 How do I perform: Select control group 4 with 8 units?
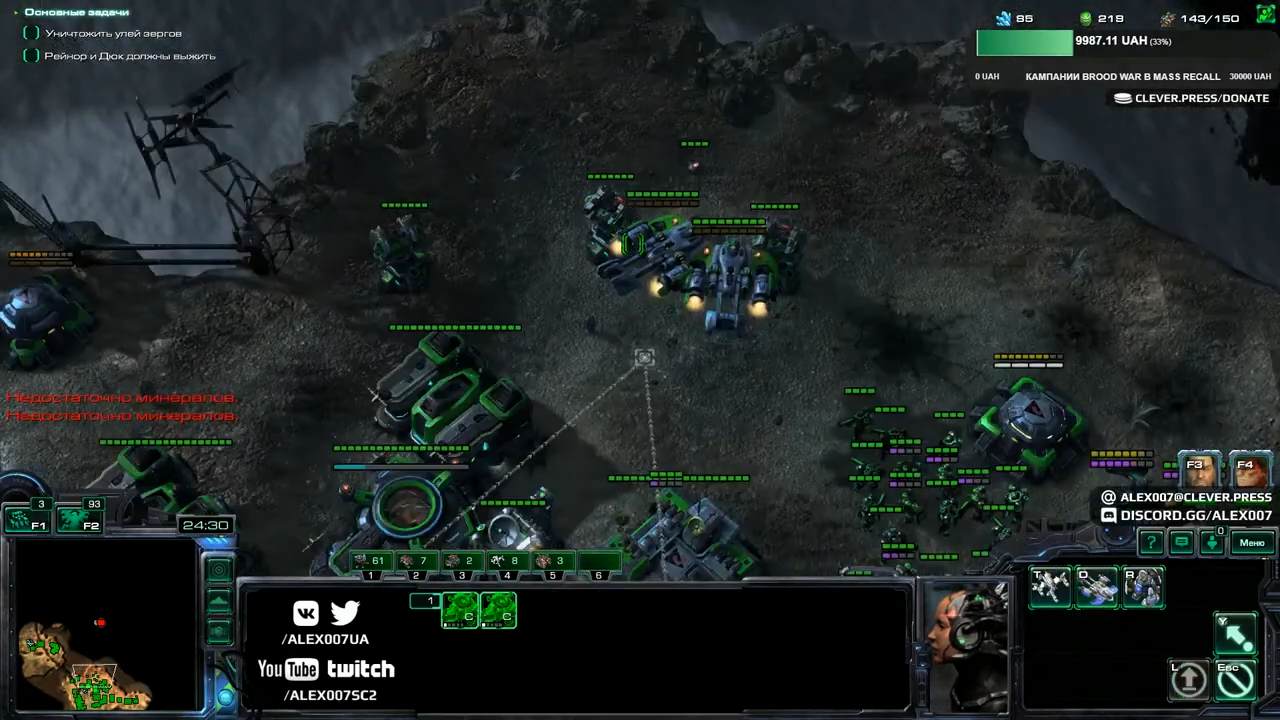point(508,561)
